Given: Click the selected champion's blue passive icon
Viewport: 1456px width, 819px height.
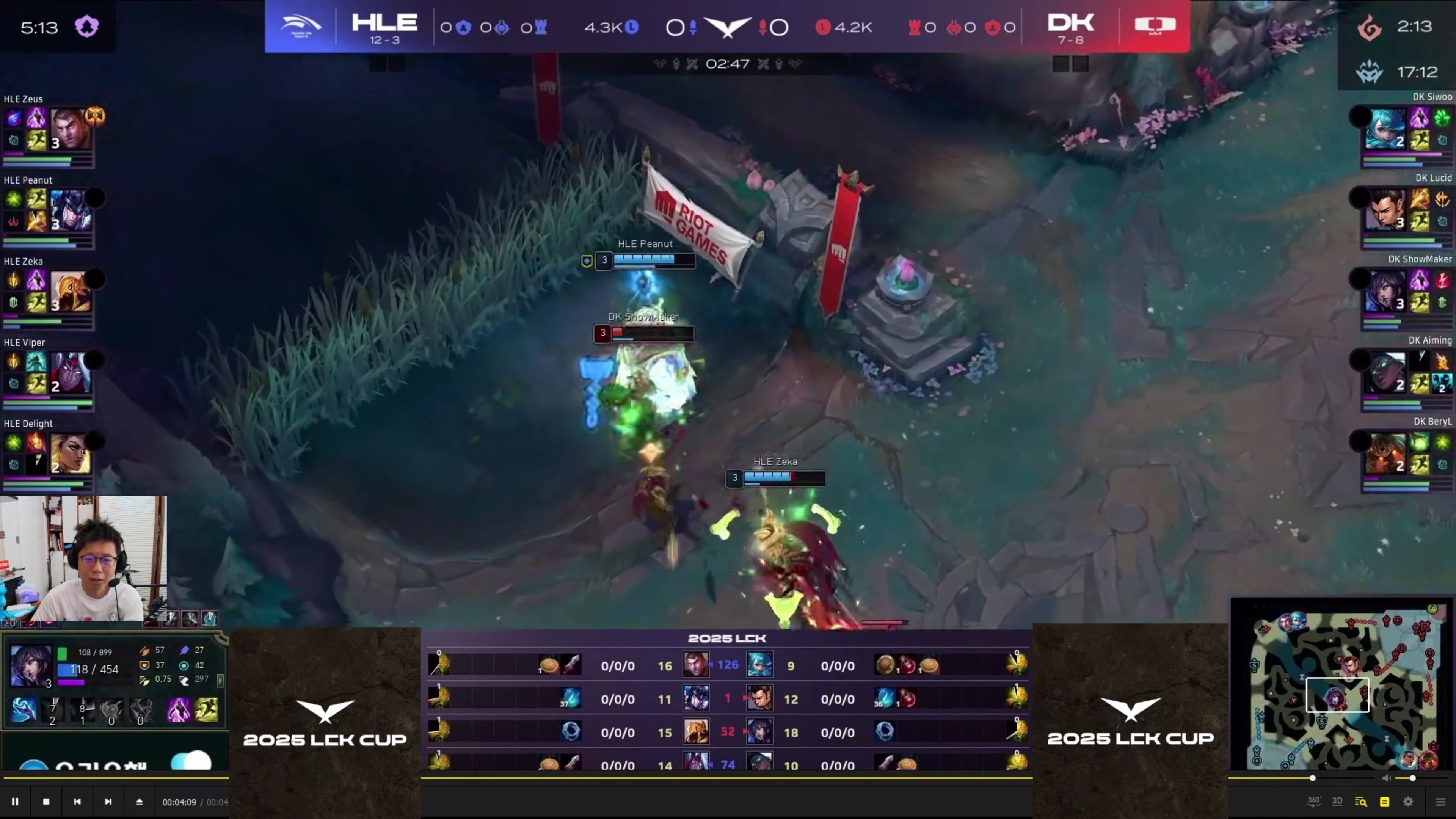Looking at the screenshot, I should [24, 711].
